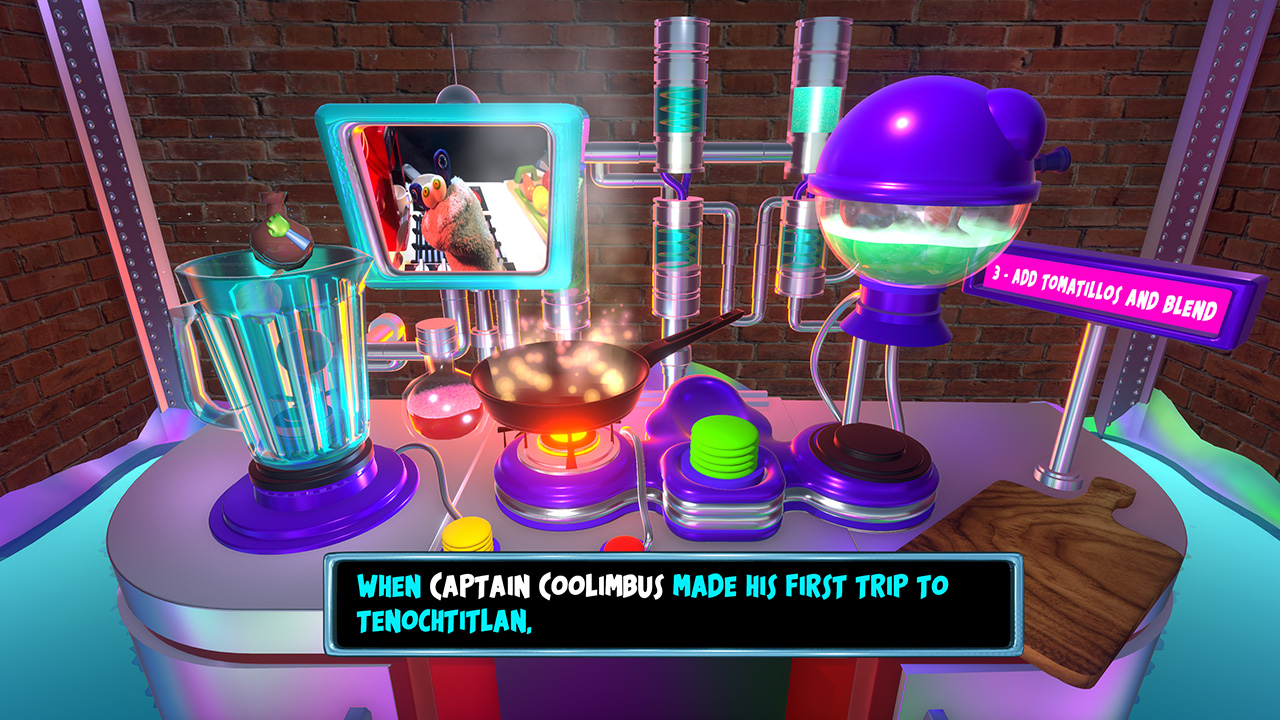Click the glowing green liquid in the globe
The width and height of the screenshot is (1280, 720).
pyautogui.click(x=910, y=255)
